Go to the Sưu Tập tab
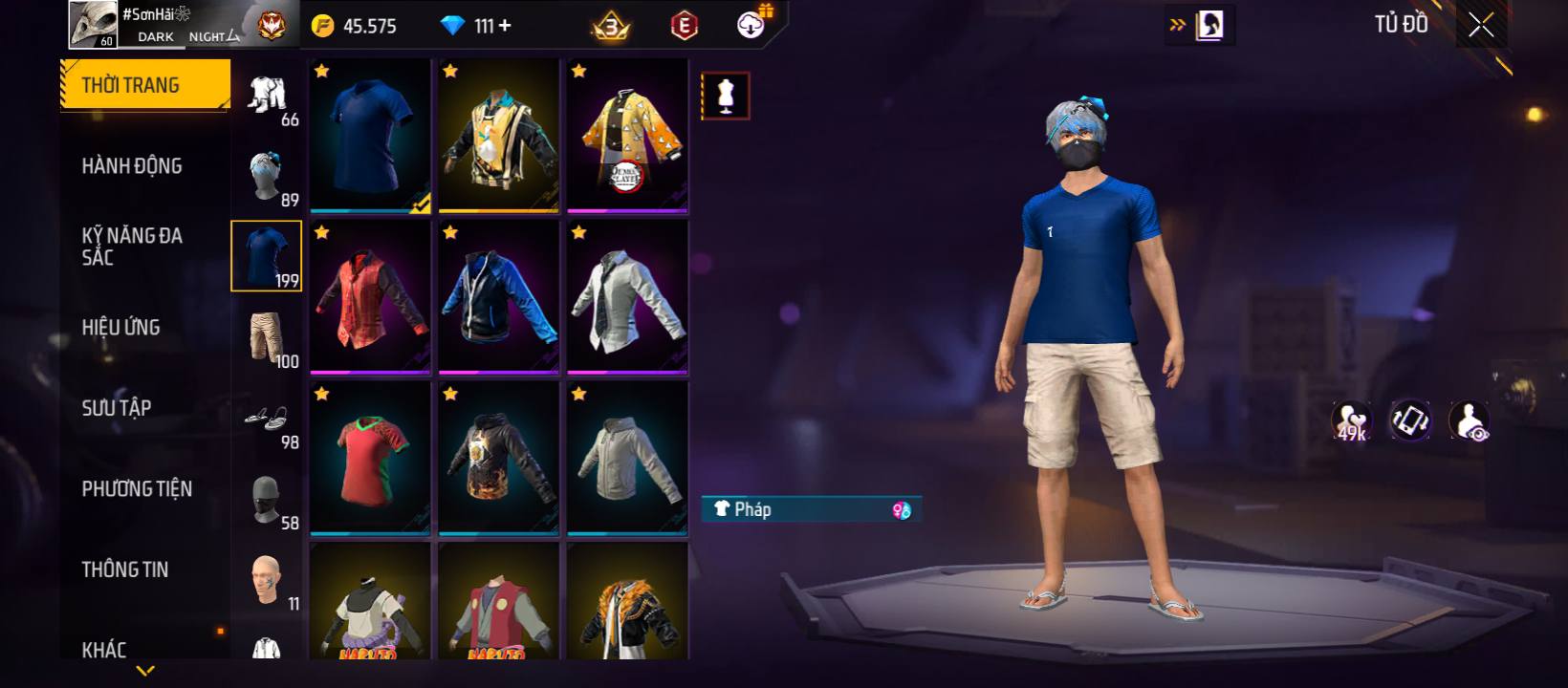The height and width of the screenshot is (688, 1568). point(117,408)
